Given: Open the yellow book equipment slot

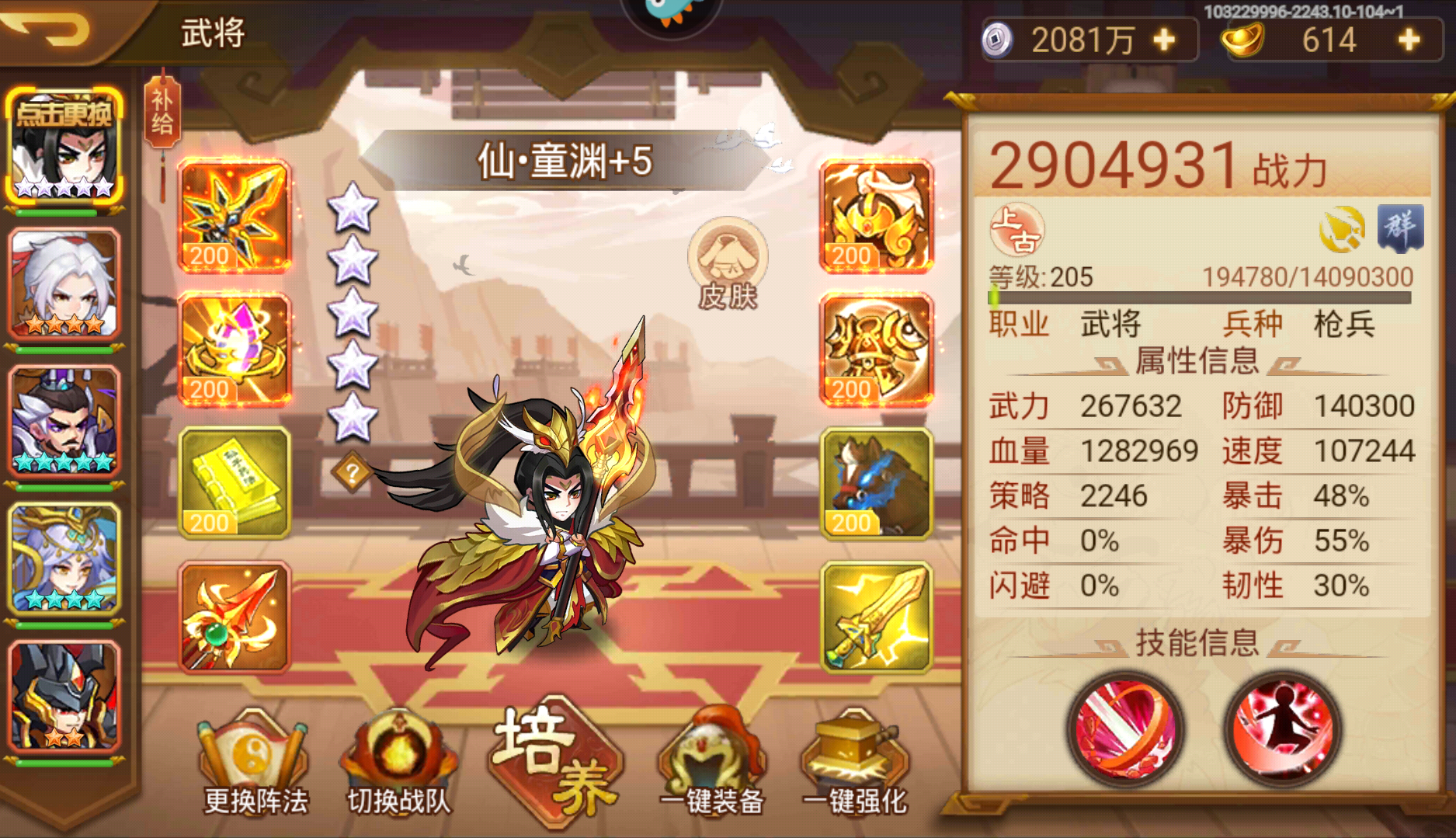Looking at the screenshot, I should click(x=233, y=482).
